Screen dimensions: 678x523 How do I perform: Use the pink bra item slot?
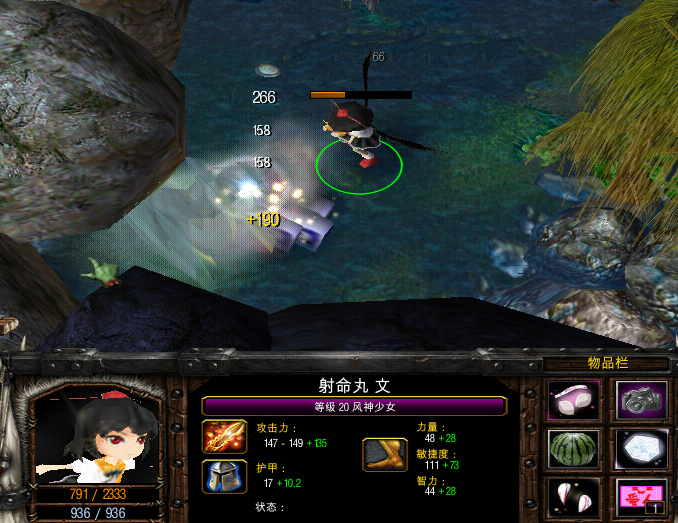pos(574,401)
